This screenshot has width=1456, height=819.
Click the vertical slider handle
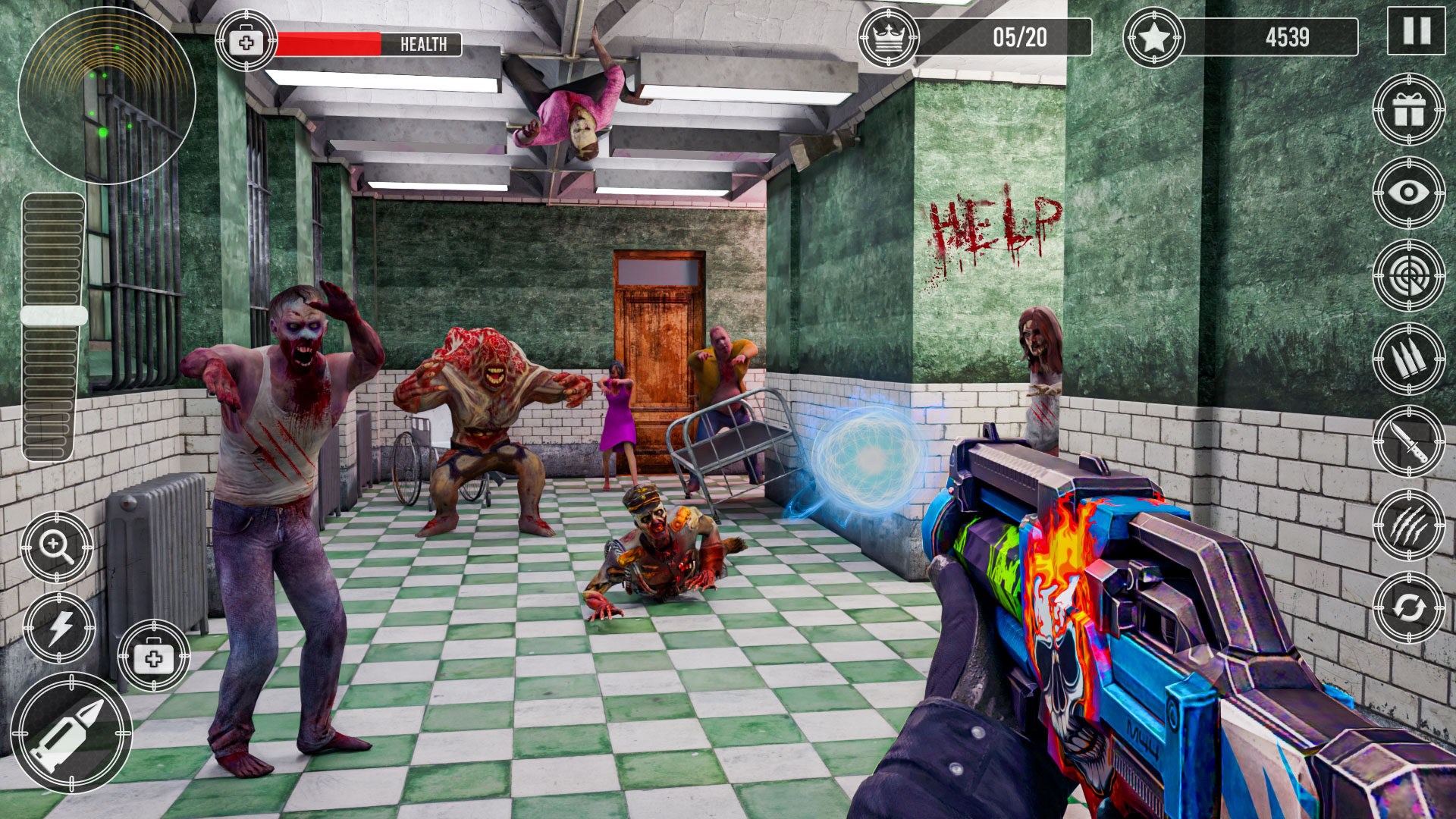click(x=54, y=315)
